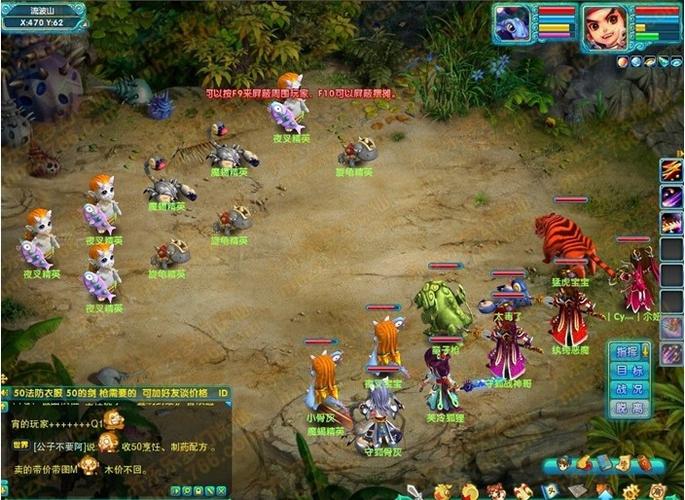685x500 pixels.
Task: Click the red orb buff icon
Action: (621, 61)
